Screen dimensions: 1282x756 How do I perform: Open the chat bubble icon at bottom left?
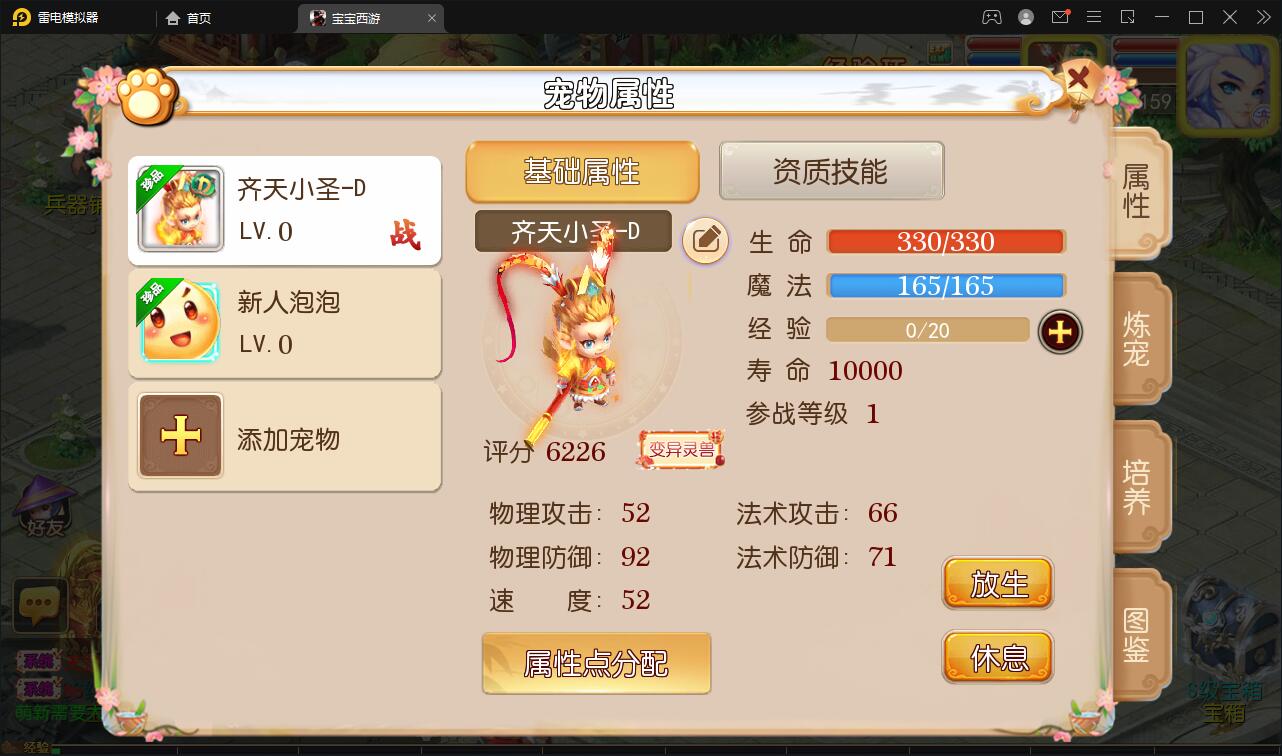[39, 606]
